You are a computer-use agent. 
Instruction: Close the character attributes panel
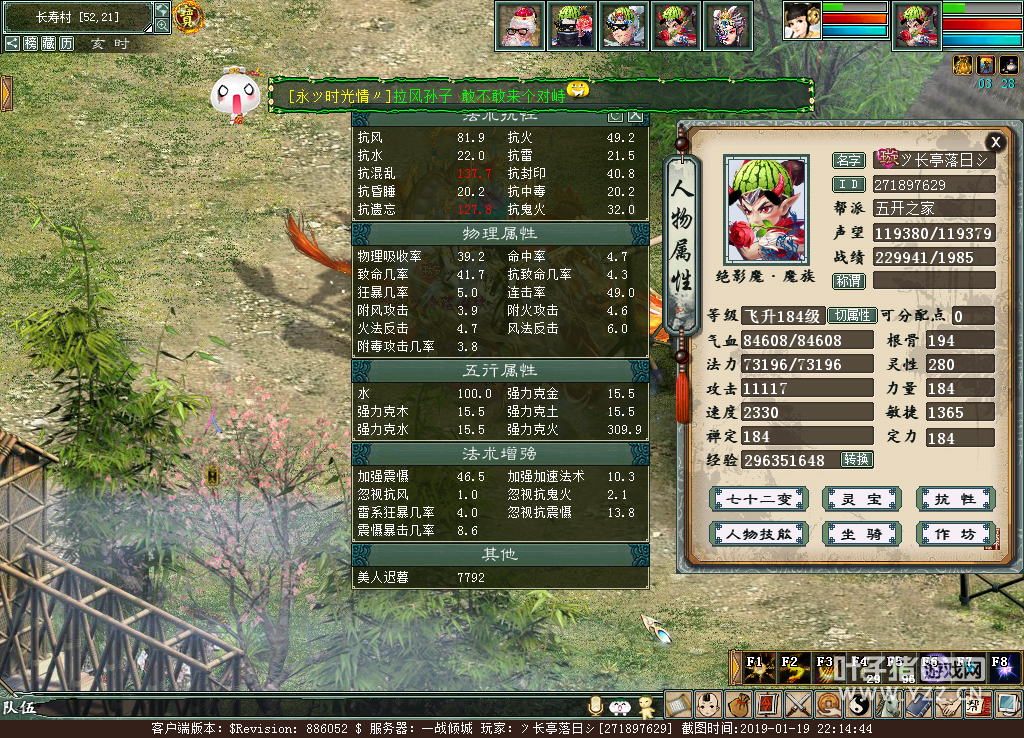(x=994, y=142)
